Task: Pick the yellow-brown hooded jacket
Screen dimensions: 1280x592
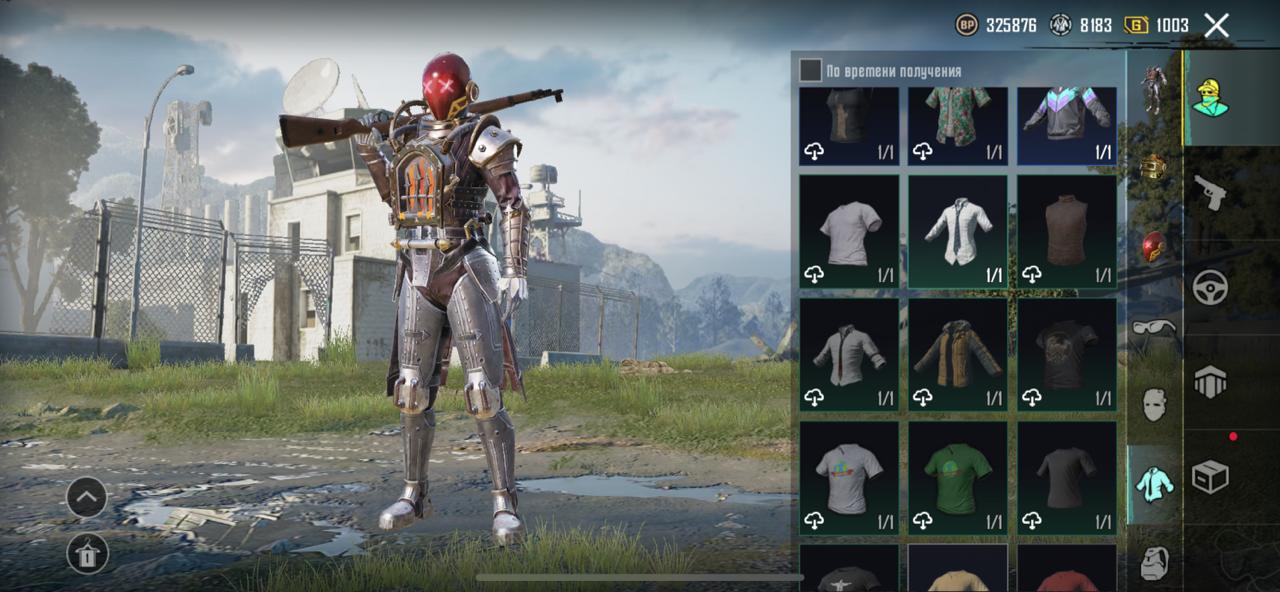Action: pyautogui.click(x=957, y=355)
